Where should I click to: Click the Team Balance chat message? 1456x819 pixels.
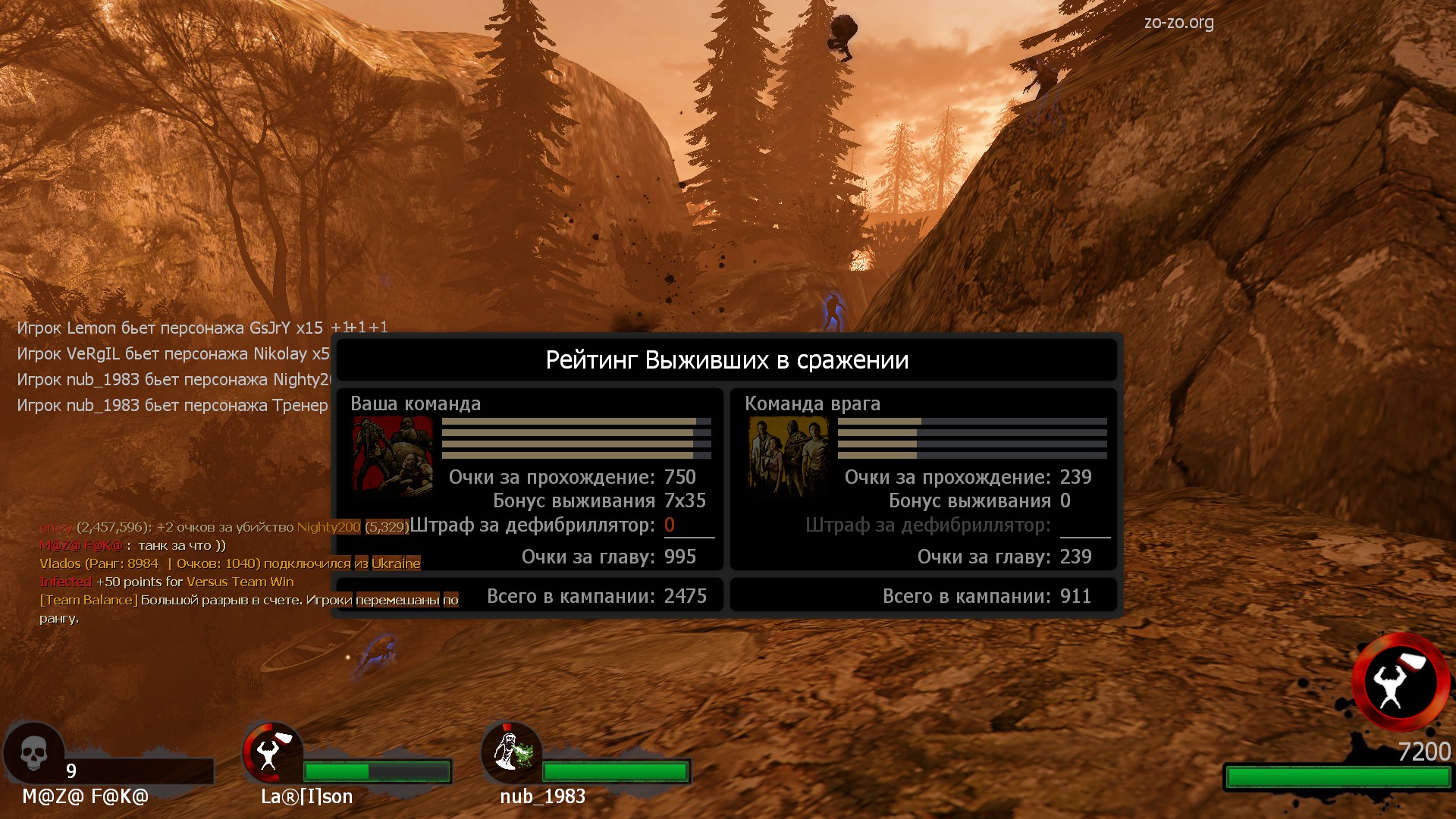(249, 601)
